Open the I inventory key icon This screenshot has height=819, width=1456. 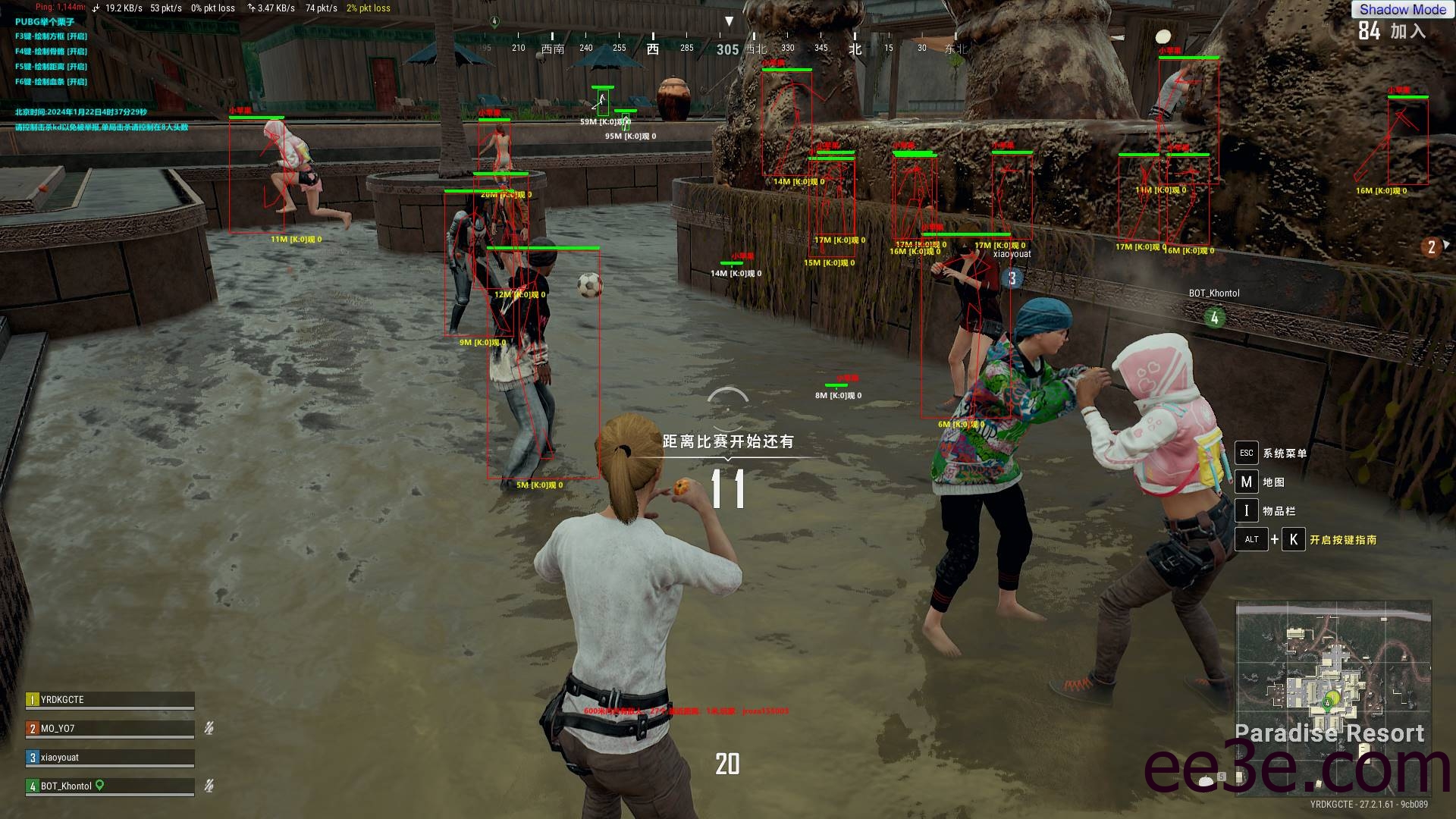[x=1247, y=510]
